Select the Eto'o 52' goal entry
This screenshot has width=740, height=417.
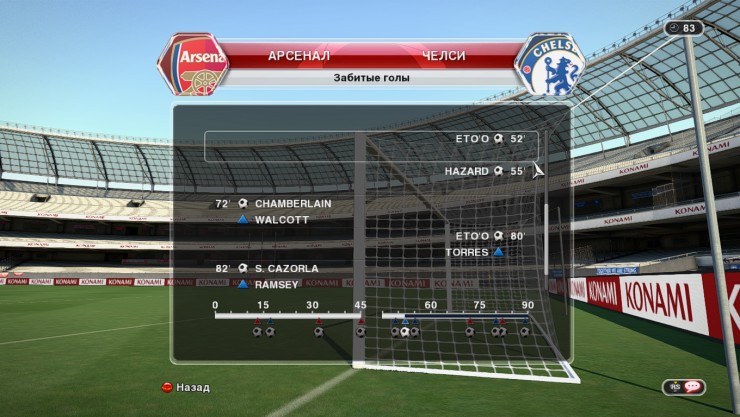[489, 139]
